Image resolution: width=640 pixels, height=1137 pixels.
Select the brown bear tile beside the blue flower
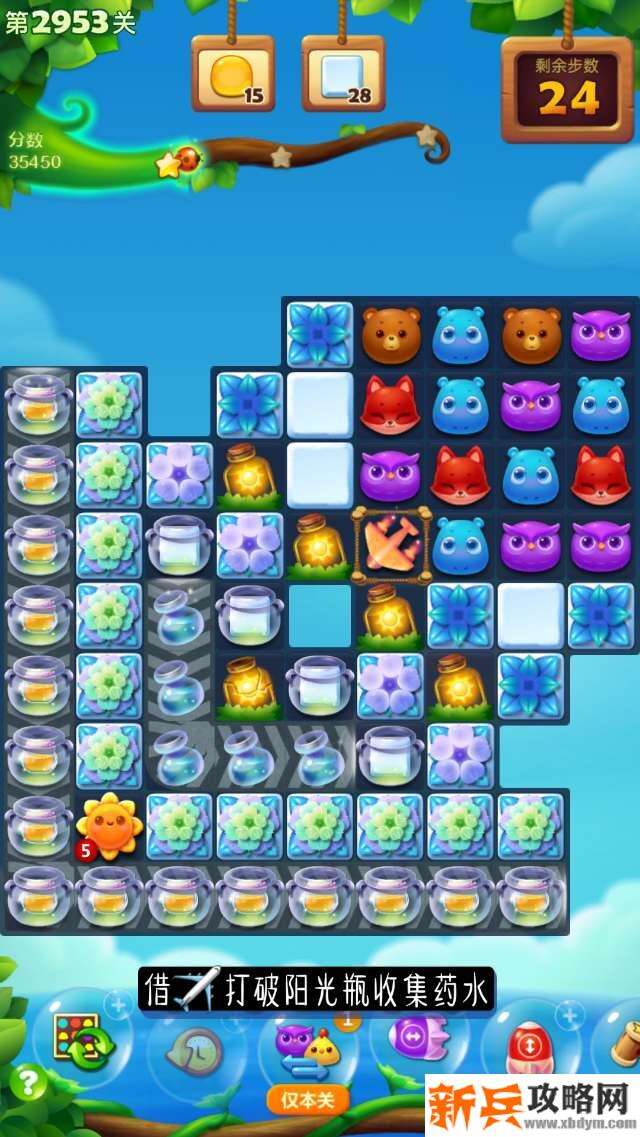coord(391,335)
